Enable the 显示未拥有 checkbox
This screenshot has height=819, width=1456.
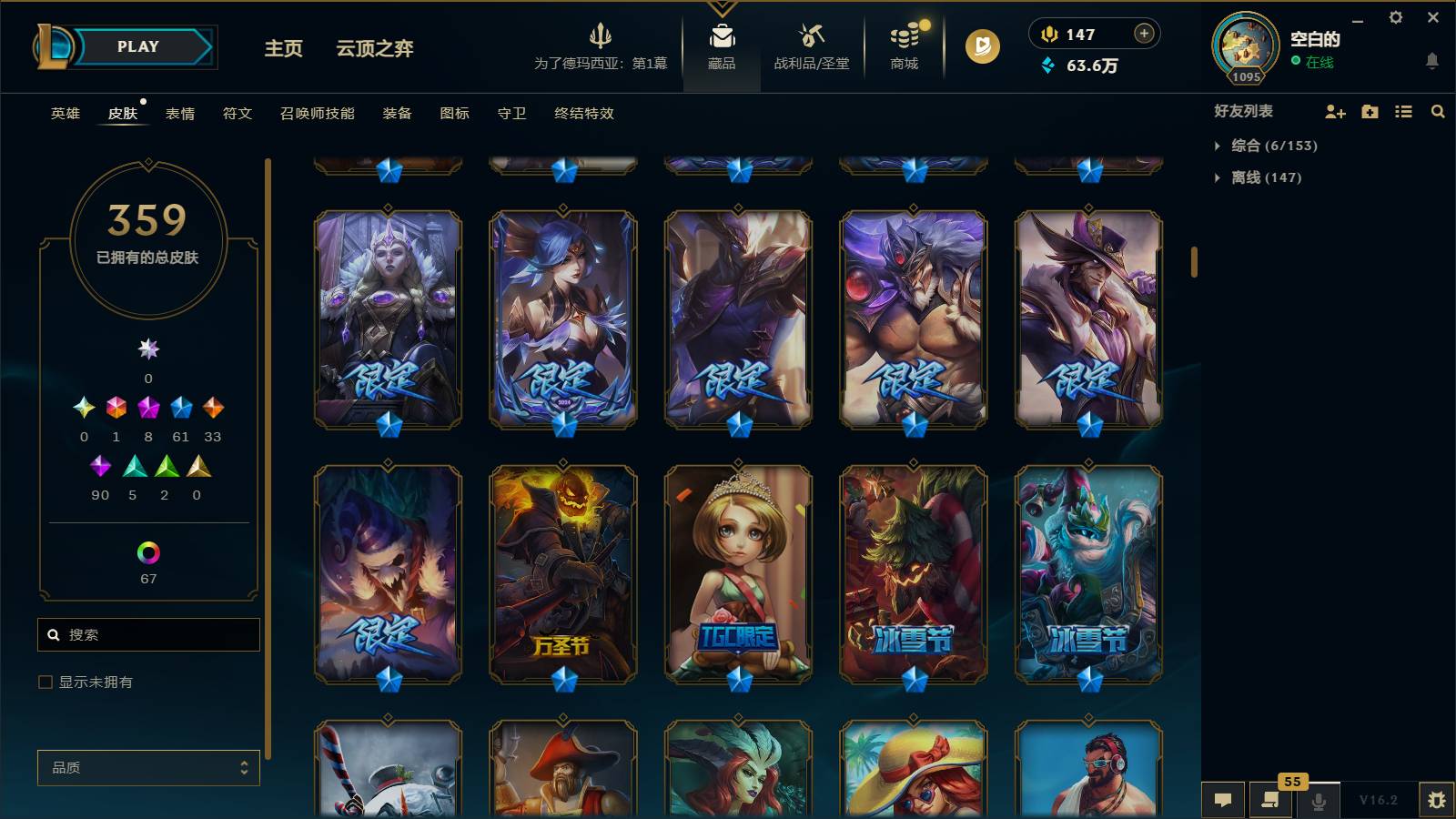(44, 681)
